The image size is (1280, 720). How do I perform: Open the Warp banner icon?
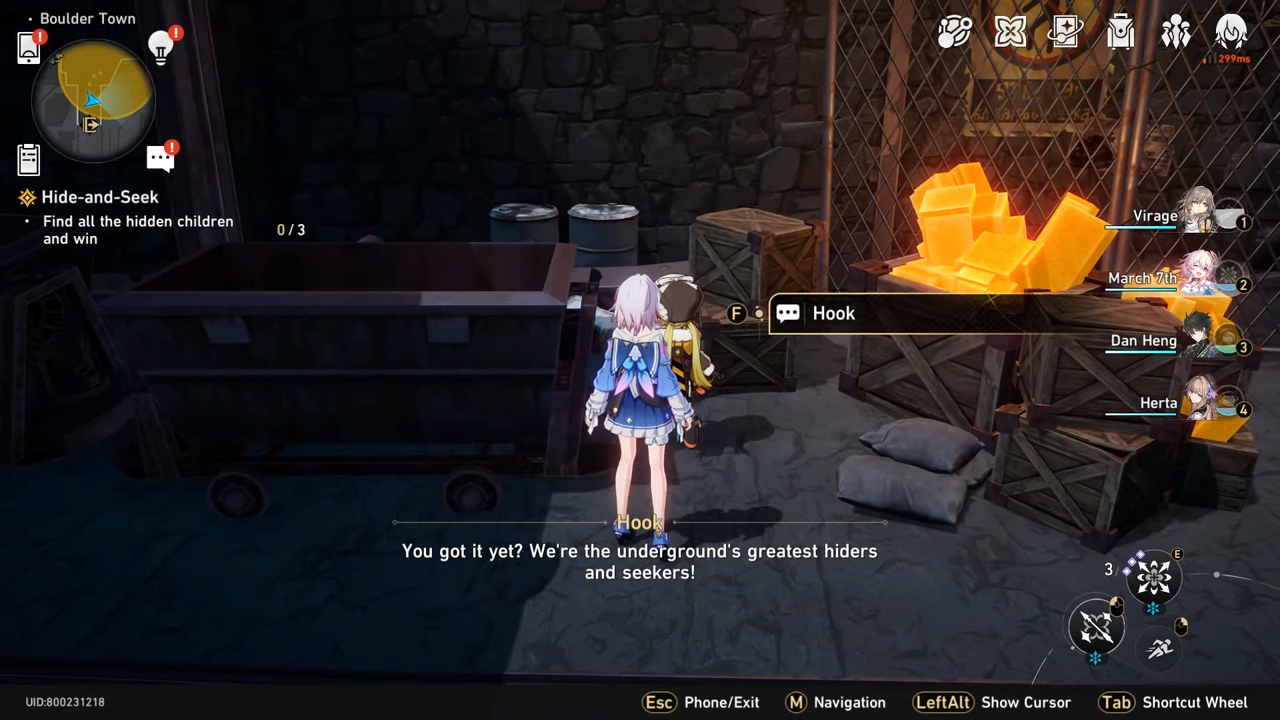[1065, 32]
